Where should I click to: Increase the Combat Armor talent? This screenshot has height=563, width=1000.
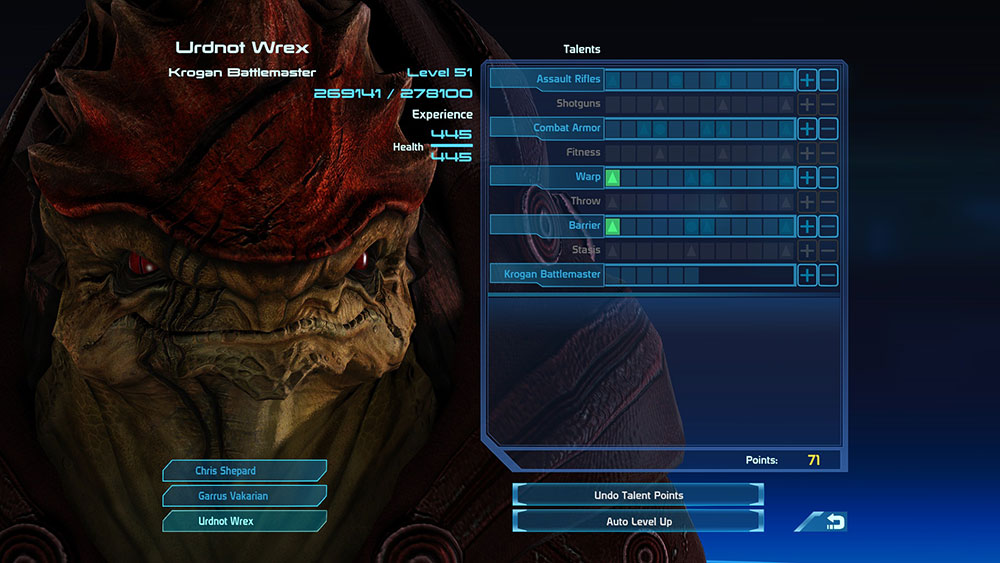coord(807,128)
